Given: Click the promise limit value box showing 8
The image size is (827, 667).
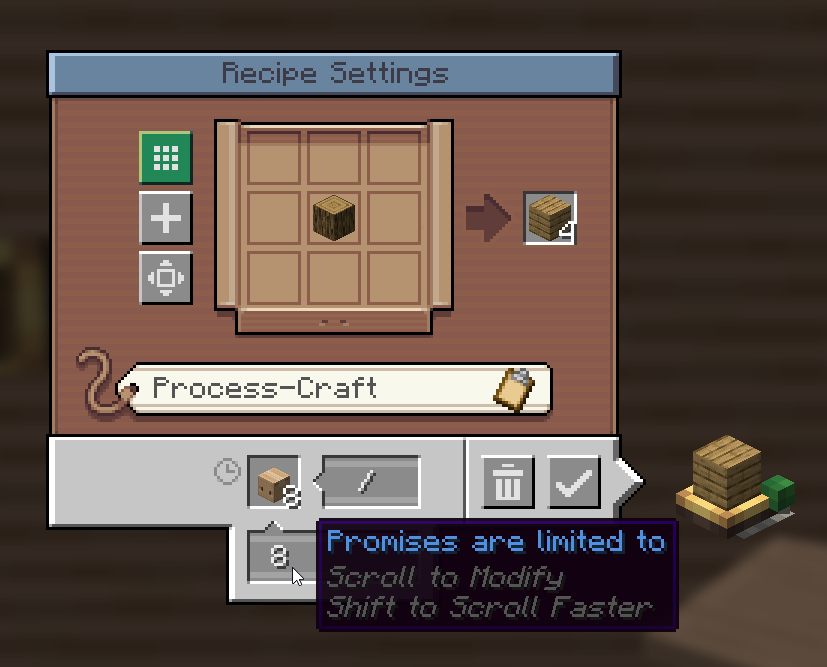Looking at the screenshot, I should [x=280, y=557].
